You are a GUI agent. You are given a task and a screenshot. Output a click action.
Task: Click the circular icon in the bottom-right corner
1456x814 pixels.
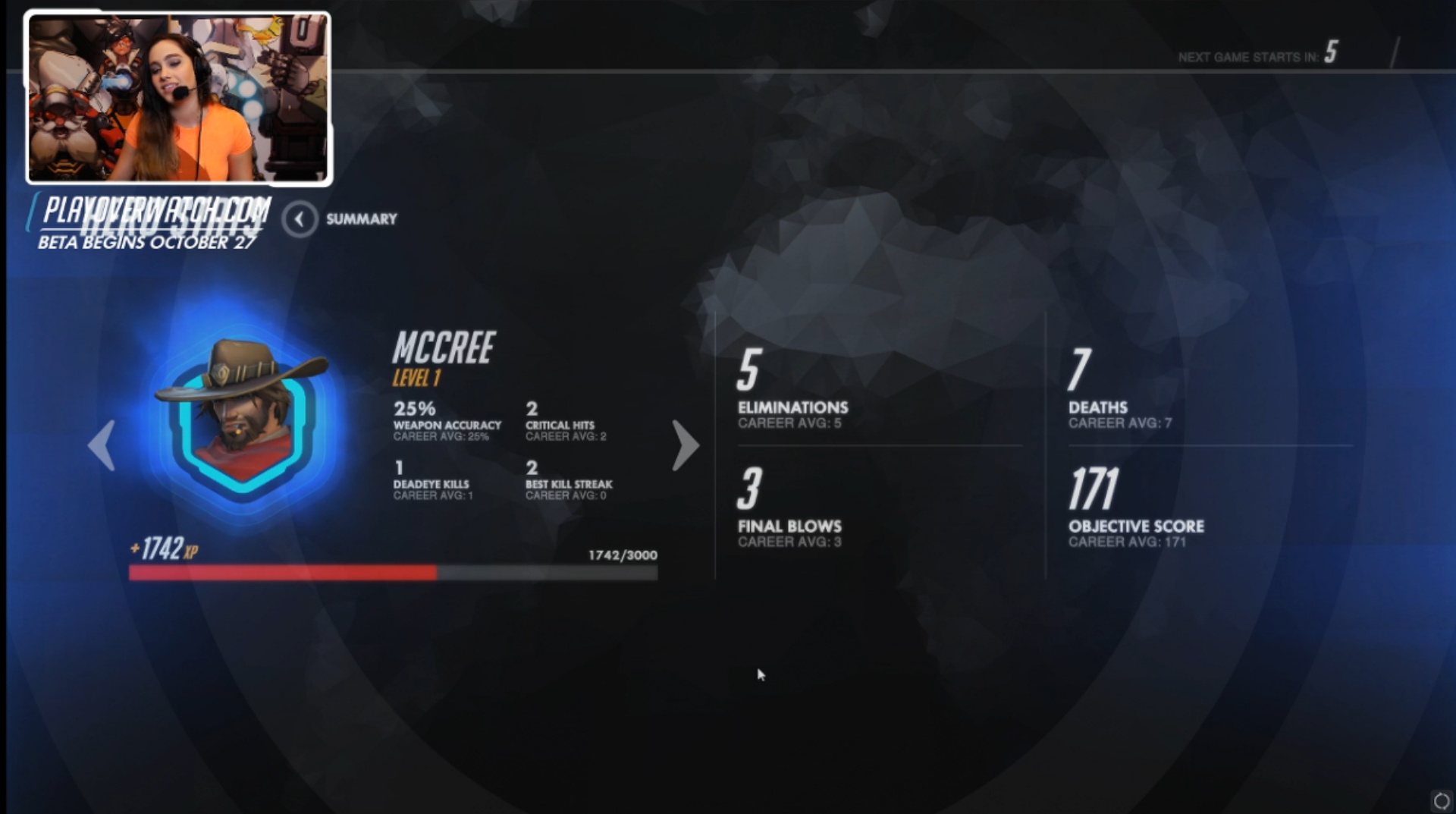pyautogui.click(x=1441, y=800)
